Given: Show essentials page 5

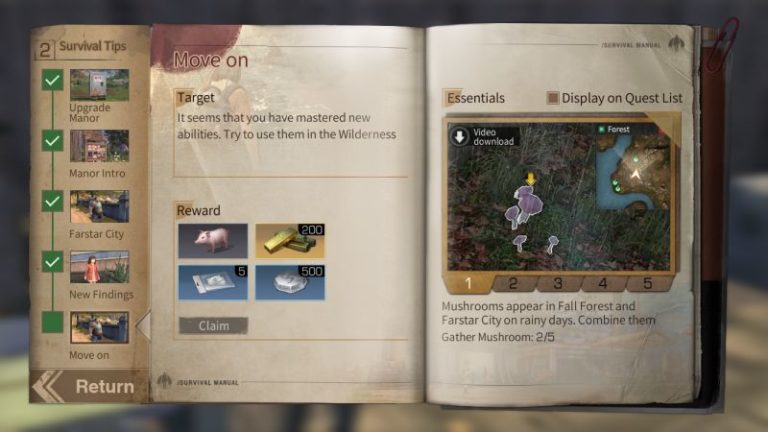Looking at the screenshot, I should click(647, 284).
